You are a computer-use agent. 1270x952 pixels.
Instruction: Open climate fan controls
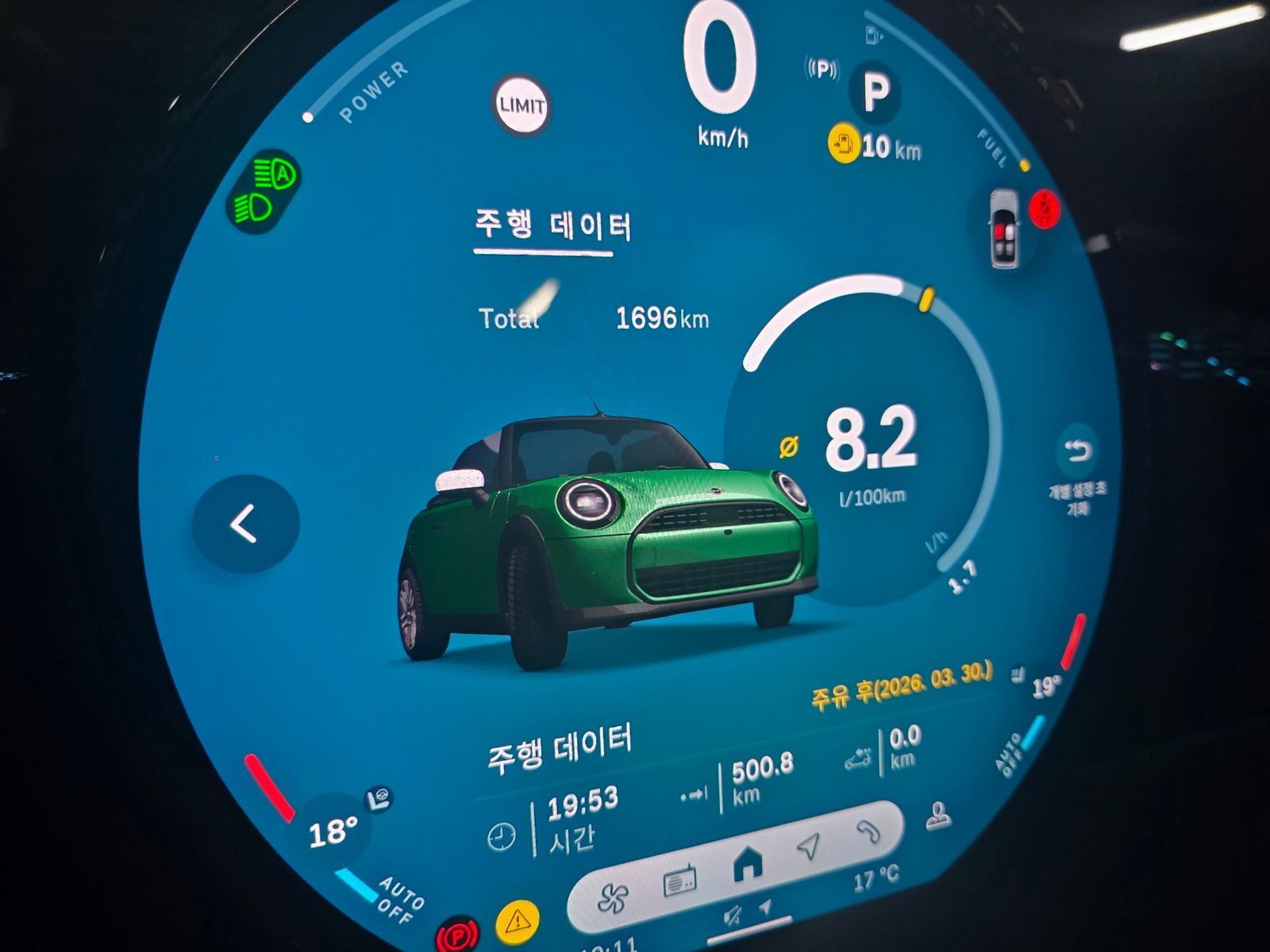click(x=612, y=897)
